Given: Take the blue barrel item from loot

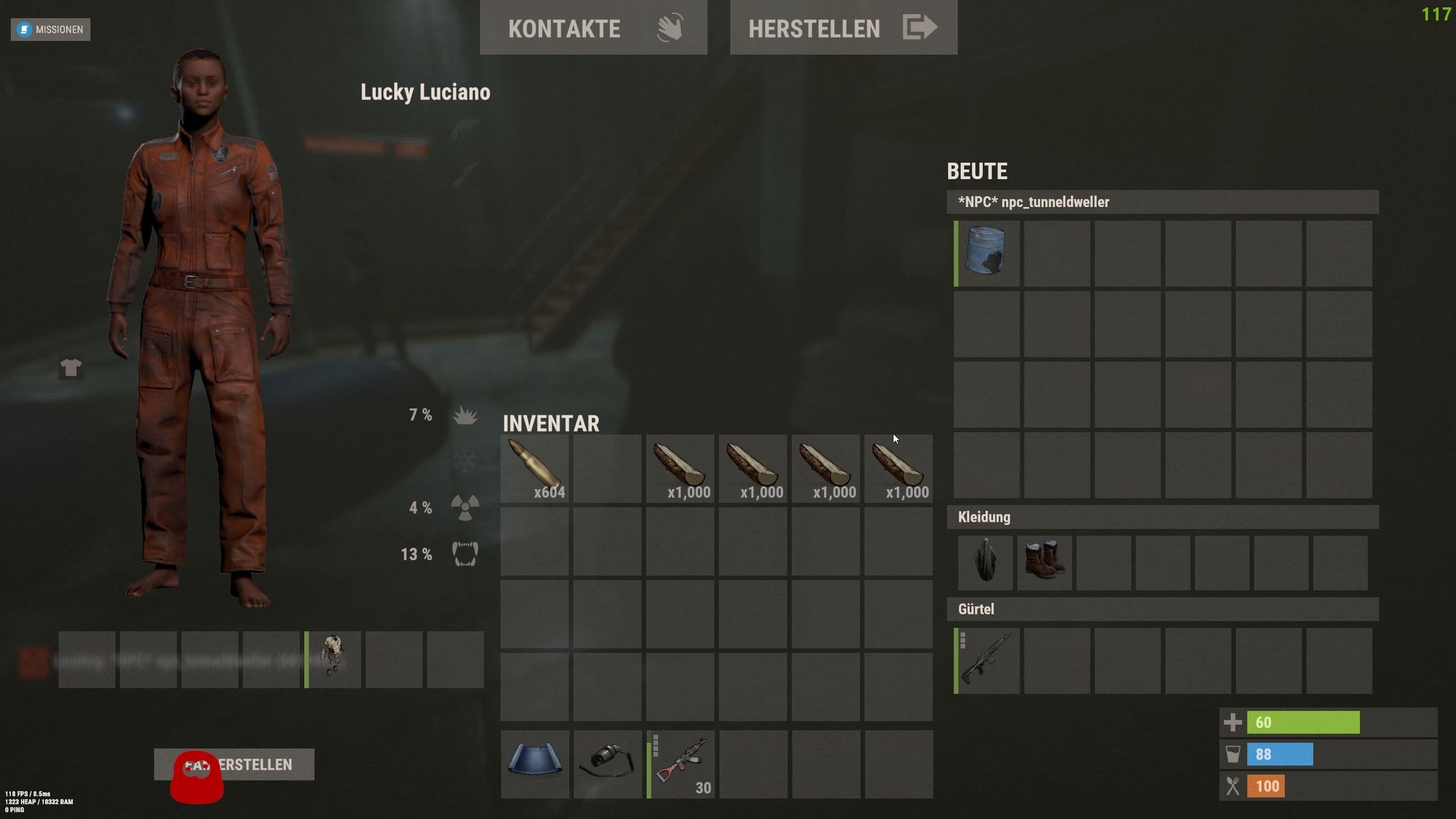Looking at the screenshot, I should [x=986, y=254].
